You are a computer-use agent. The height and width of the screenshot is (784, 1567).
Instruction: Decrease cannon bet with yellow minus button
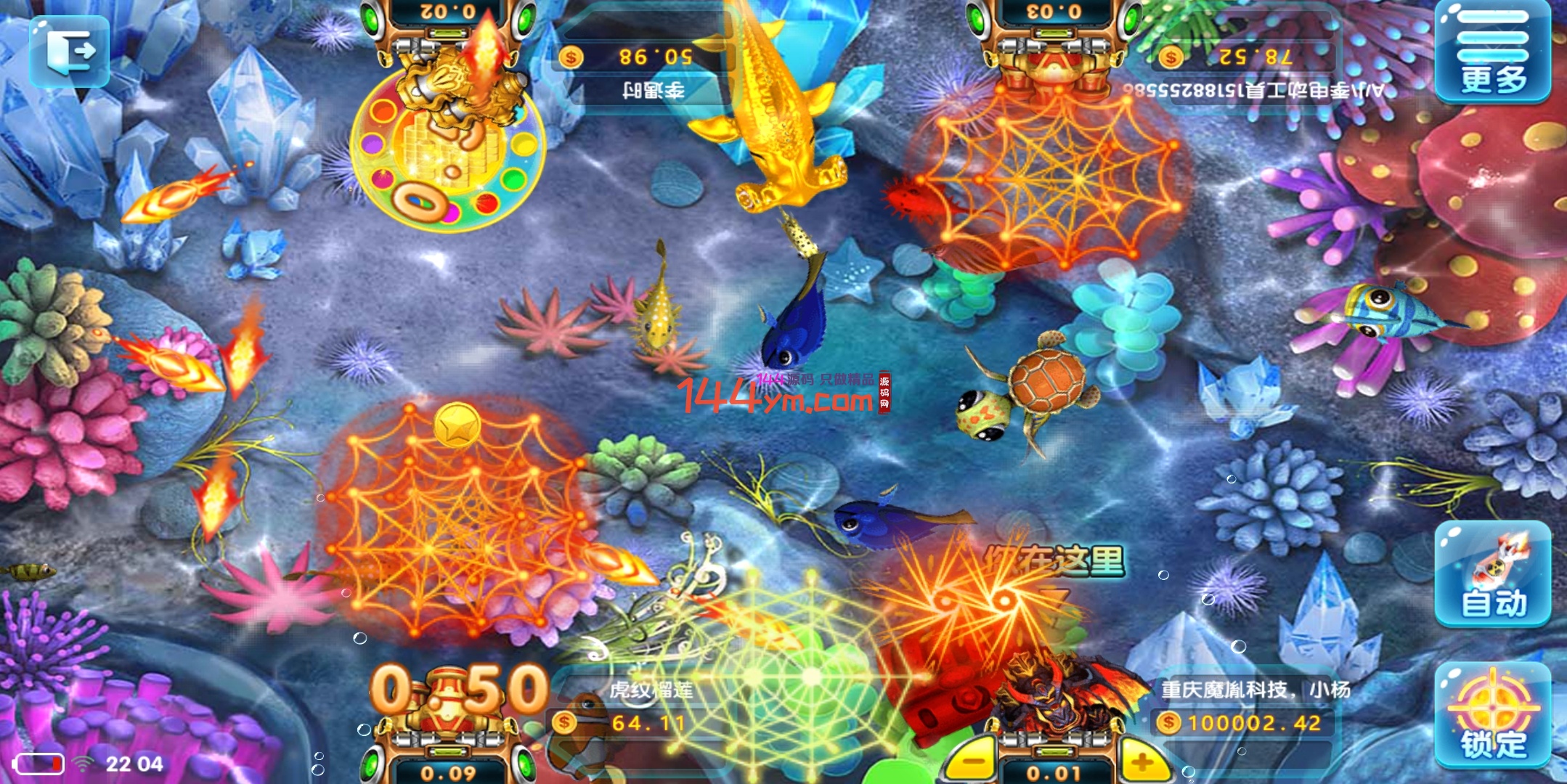click(x=970, y=762)
